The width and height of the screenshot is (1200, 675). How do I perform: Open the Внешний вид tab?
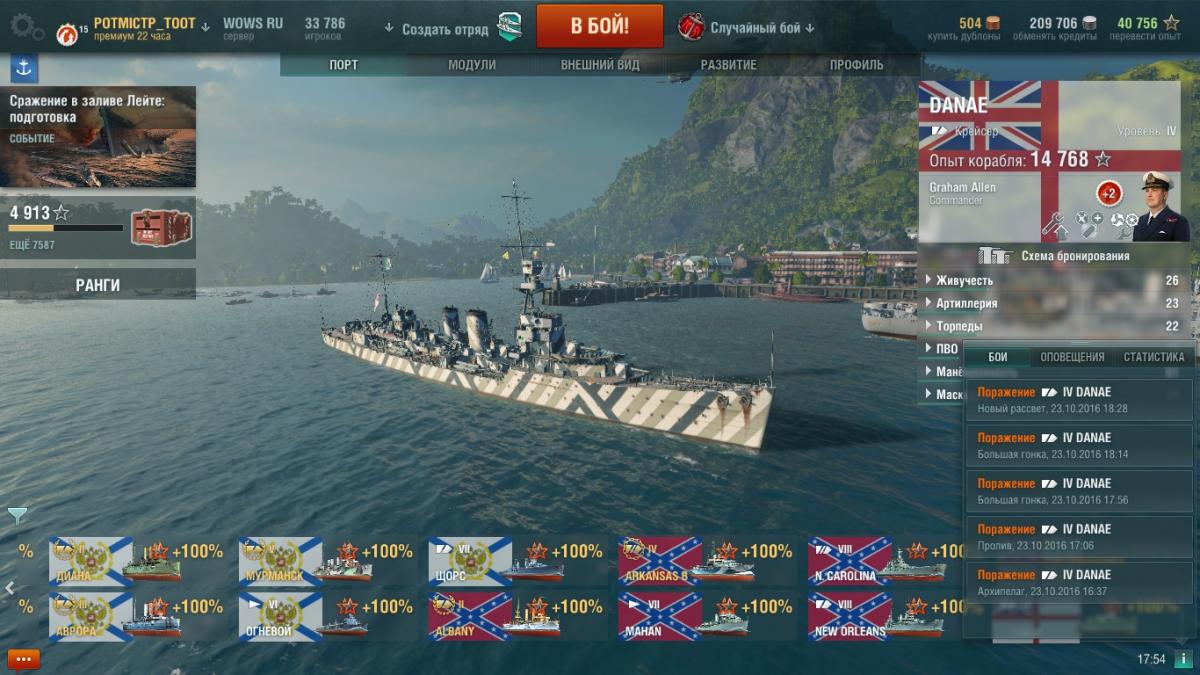tap(600, 65)
